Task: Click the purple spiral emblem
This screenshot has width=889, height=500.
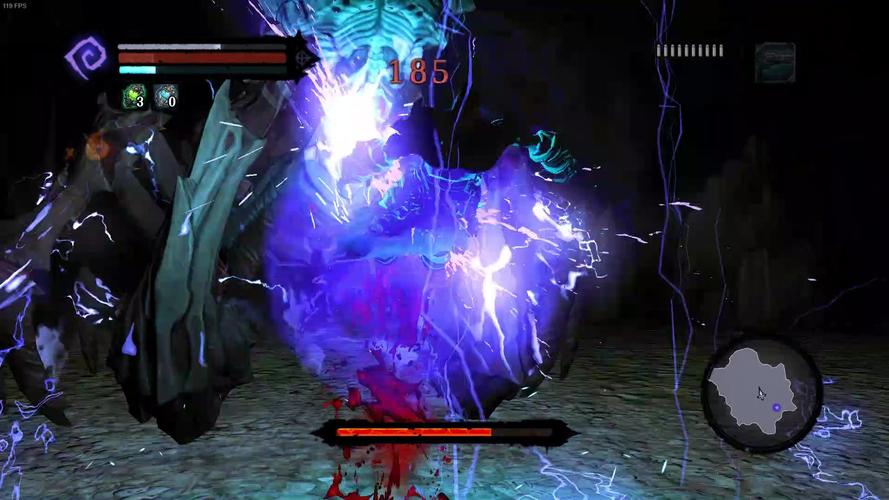Action: [x=85, y=58]
